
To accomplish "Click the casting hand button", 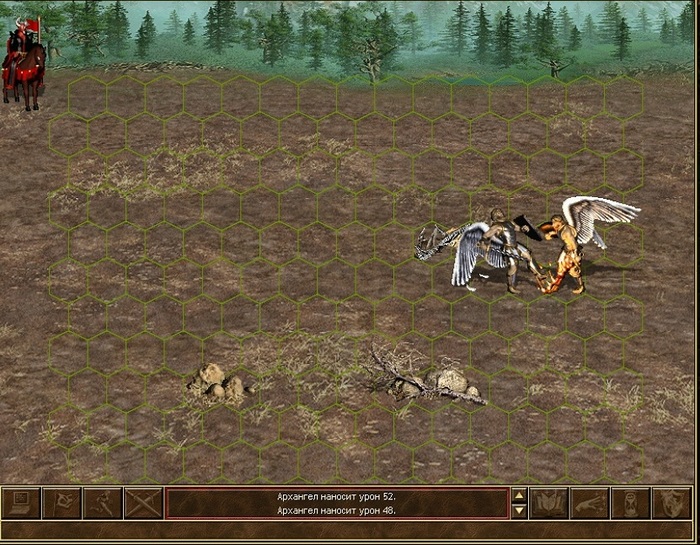I will 590,503.
